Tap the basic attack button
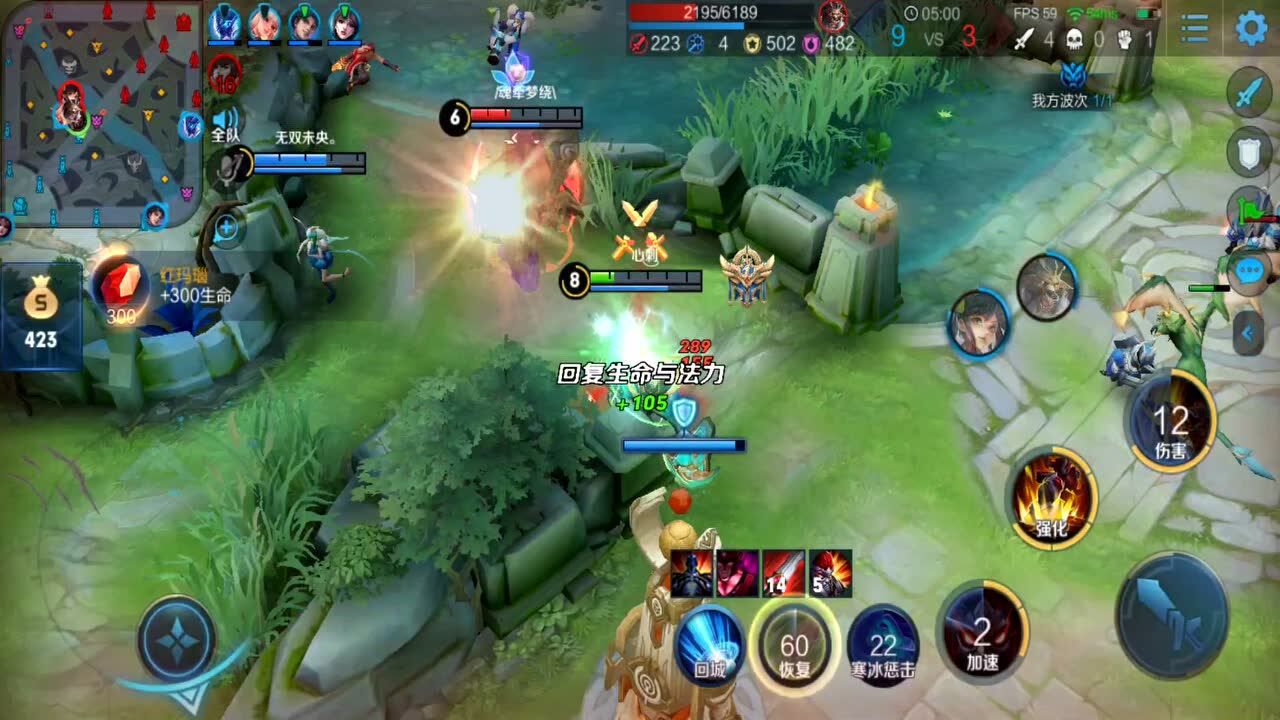 [x=1172, y=615]
